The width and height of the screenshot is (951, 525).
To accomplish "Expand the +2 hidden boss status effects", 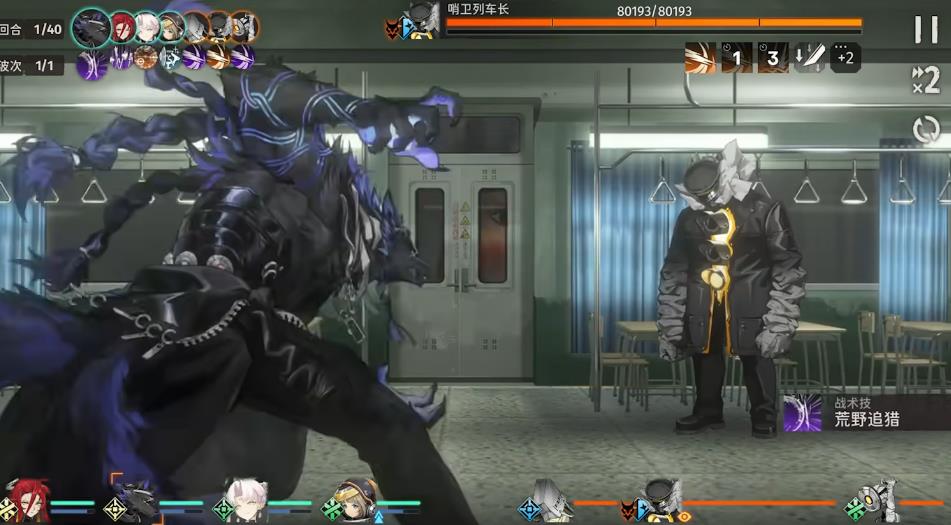I will pyautogui.click(x=845, y=57).
